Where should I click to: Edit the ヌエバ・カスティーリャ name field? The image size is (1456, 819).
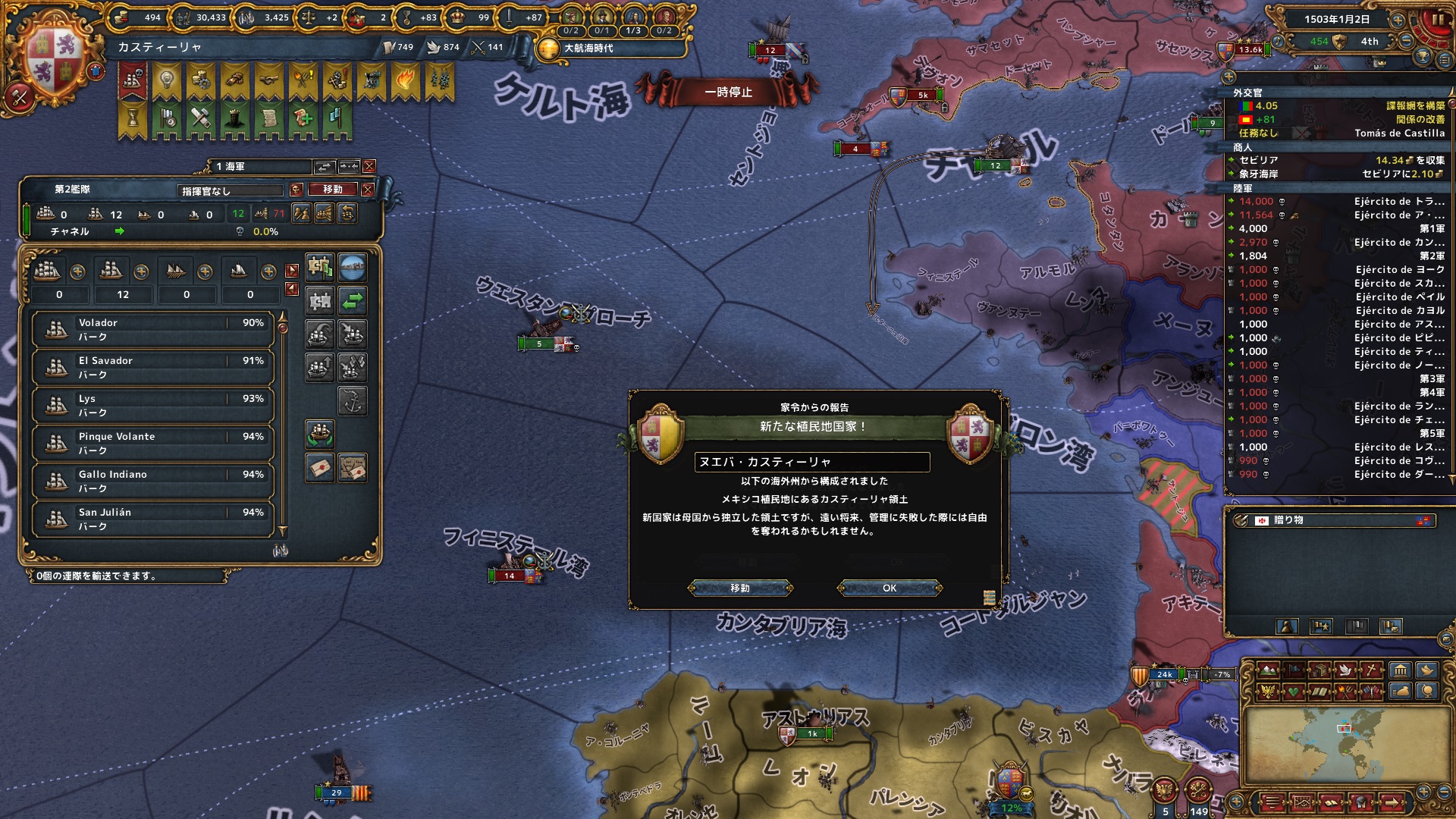(x=811, y=462)
